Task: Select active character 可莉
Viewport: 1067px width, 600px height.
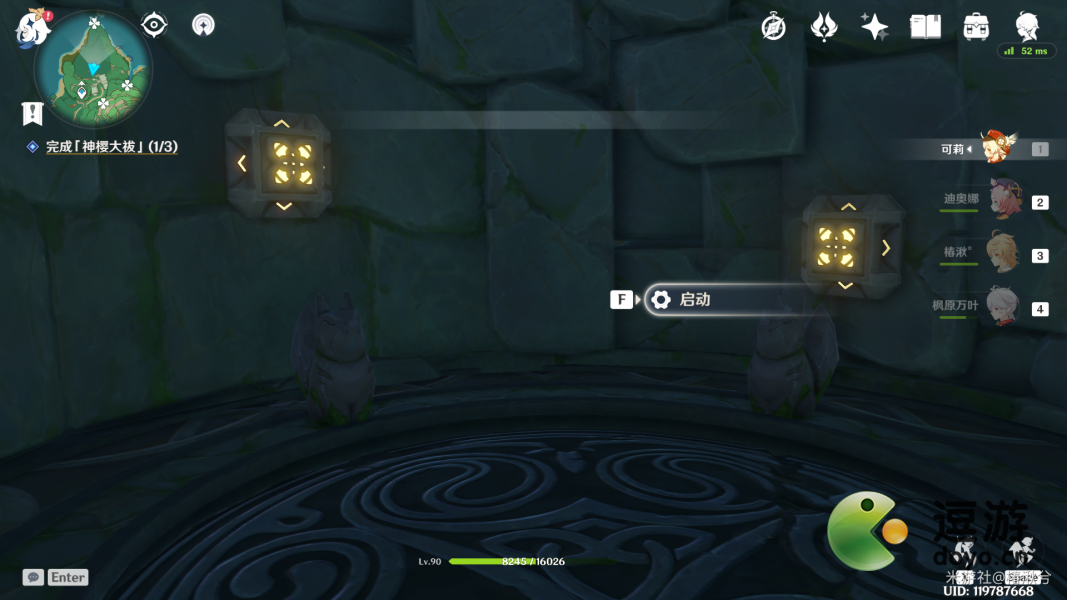Action: tap(996, 148)
